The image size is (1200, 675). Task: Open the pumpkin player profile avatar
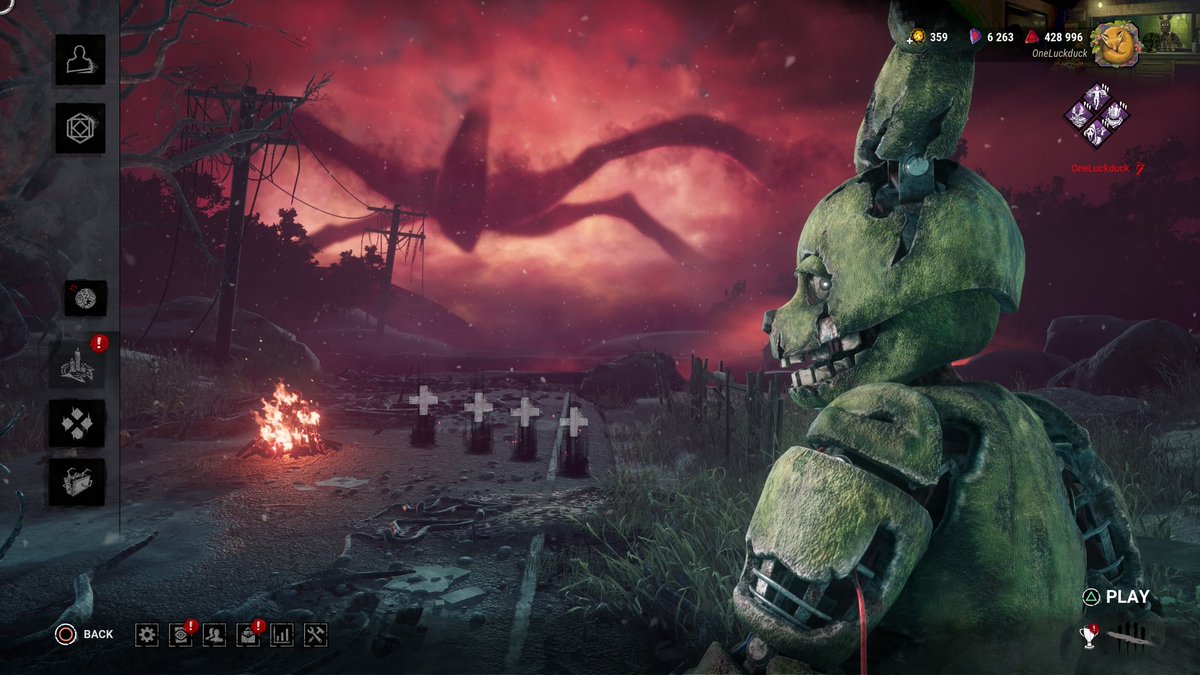(x=1116, y=41)
